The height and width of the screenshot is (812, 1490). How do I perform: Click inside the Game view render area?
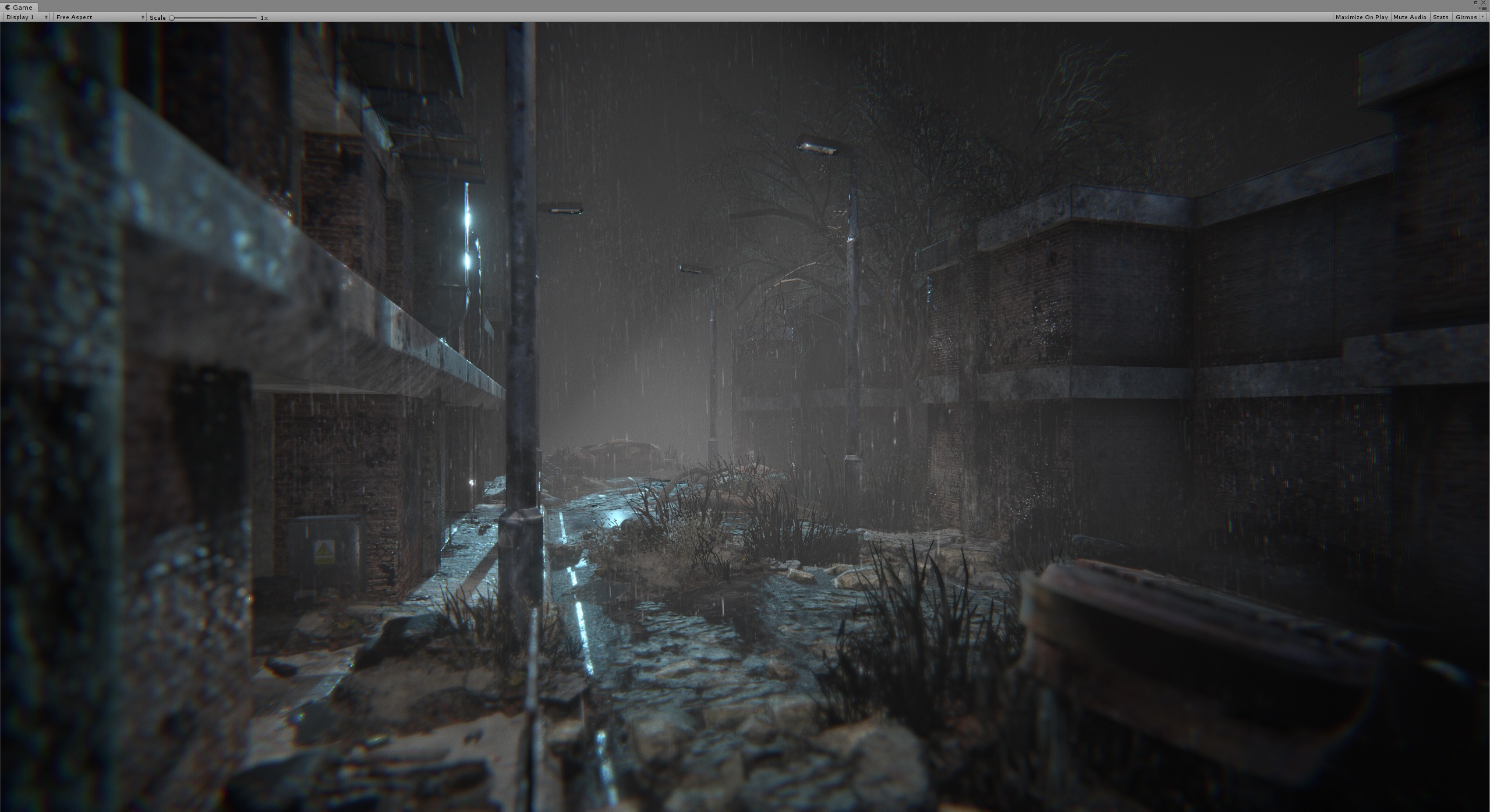pyautogui.click(x=745, y=407)
